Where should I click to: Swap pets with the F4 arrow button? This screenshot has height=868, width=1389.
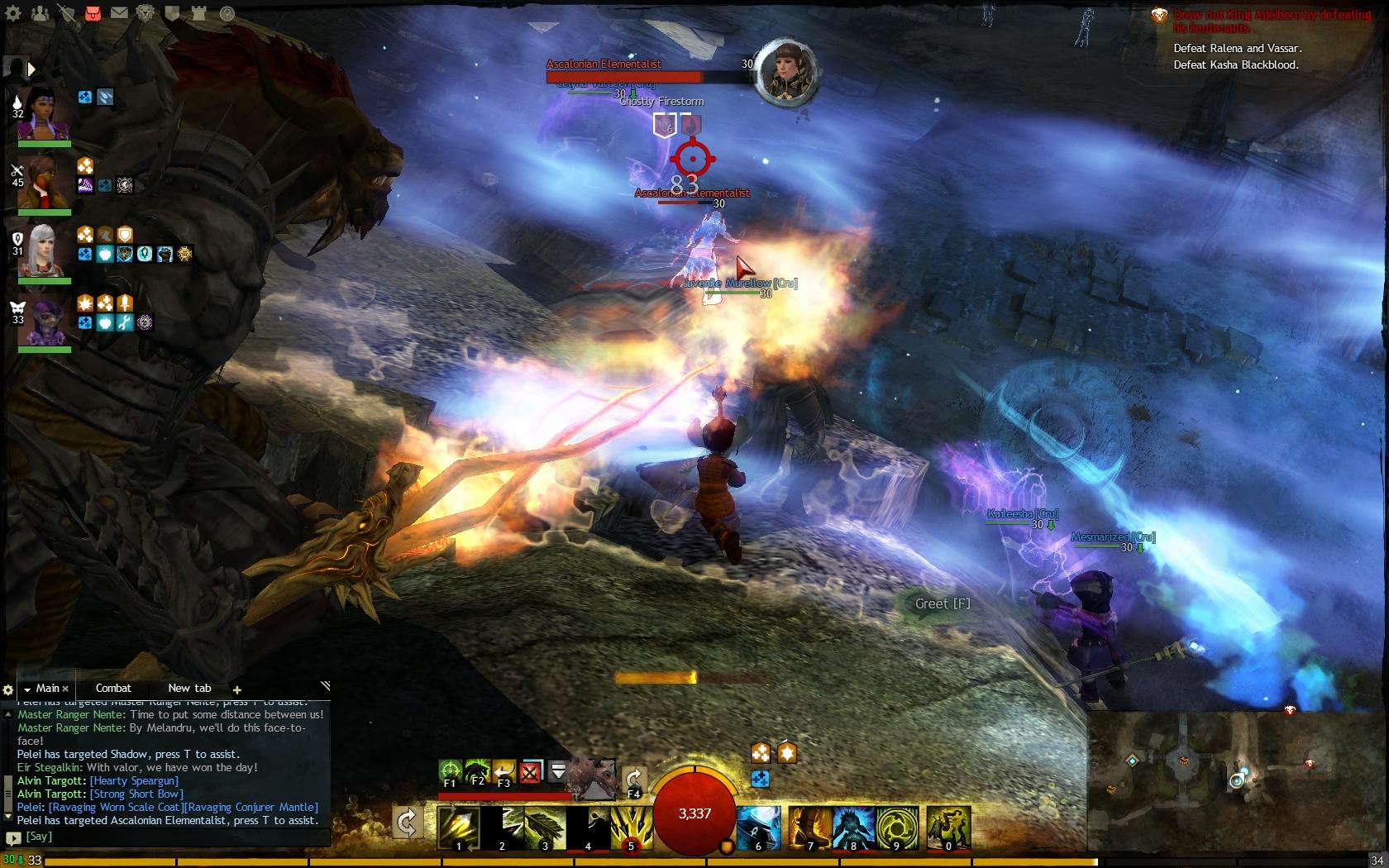pyautogui.click(x=634, y=780)
